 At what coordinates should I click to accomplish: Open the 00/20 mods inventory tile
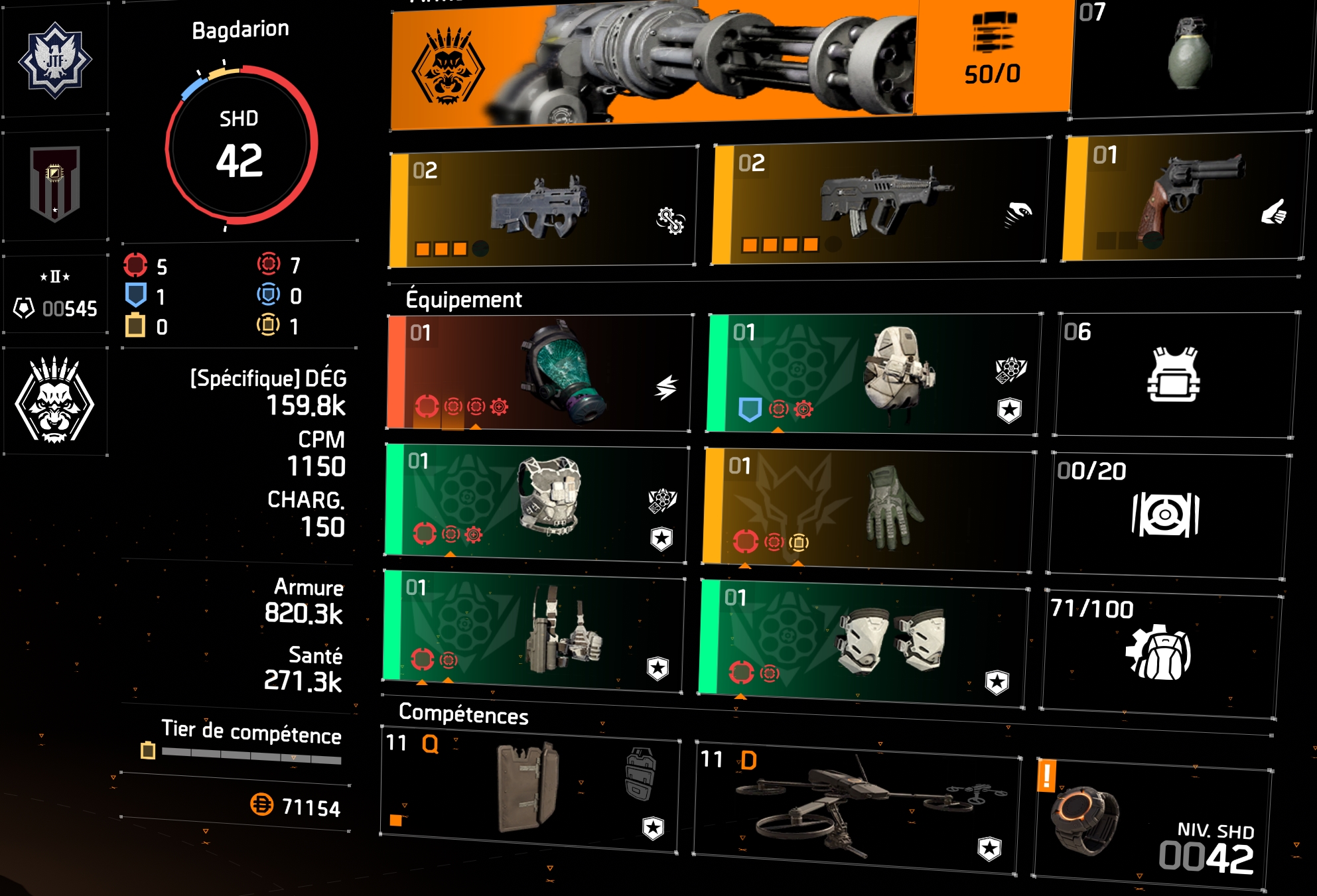pyautogui.click(x=1166, y=514)
